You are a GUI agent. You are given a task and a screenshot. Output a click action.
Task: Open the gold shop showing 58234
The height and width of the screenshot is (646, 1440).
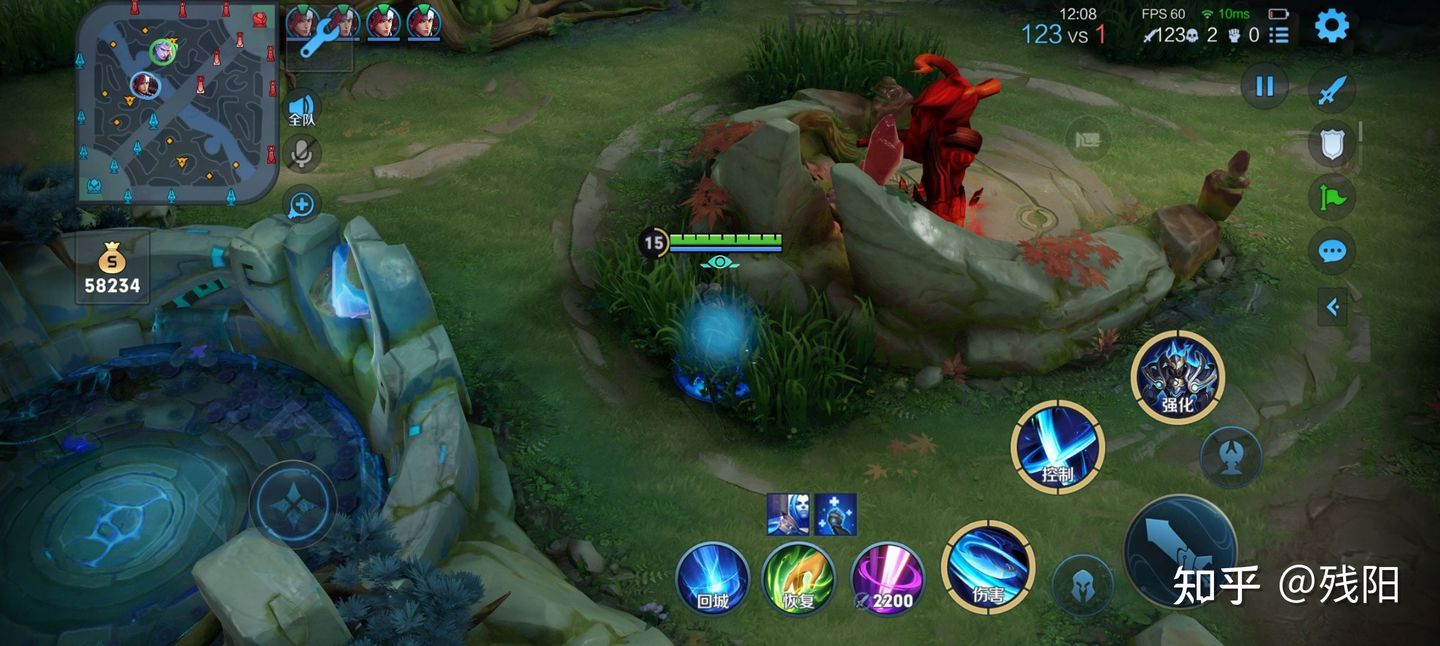click(x=112, y=270)
